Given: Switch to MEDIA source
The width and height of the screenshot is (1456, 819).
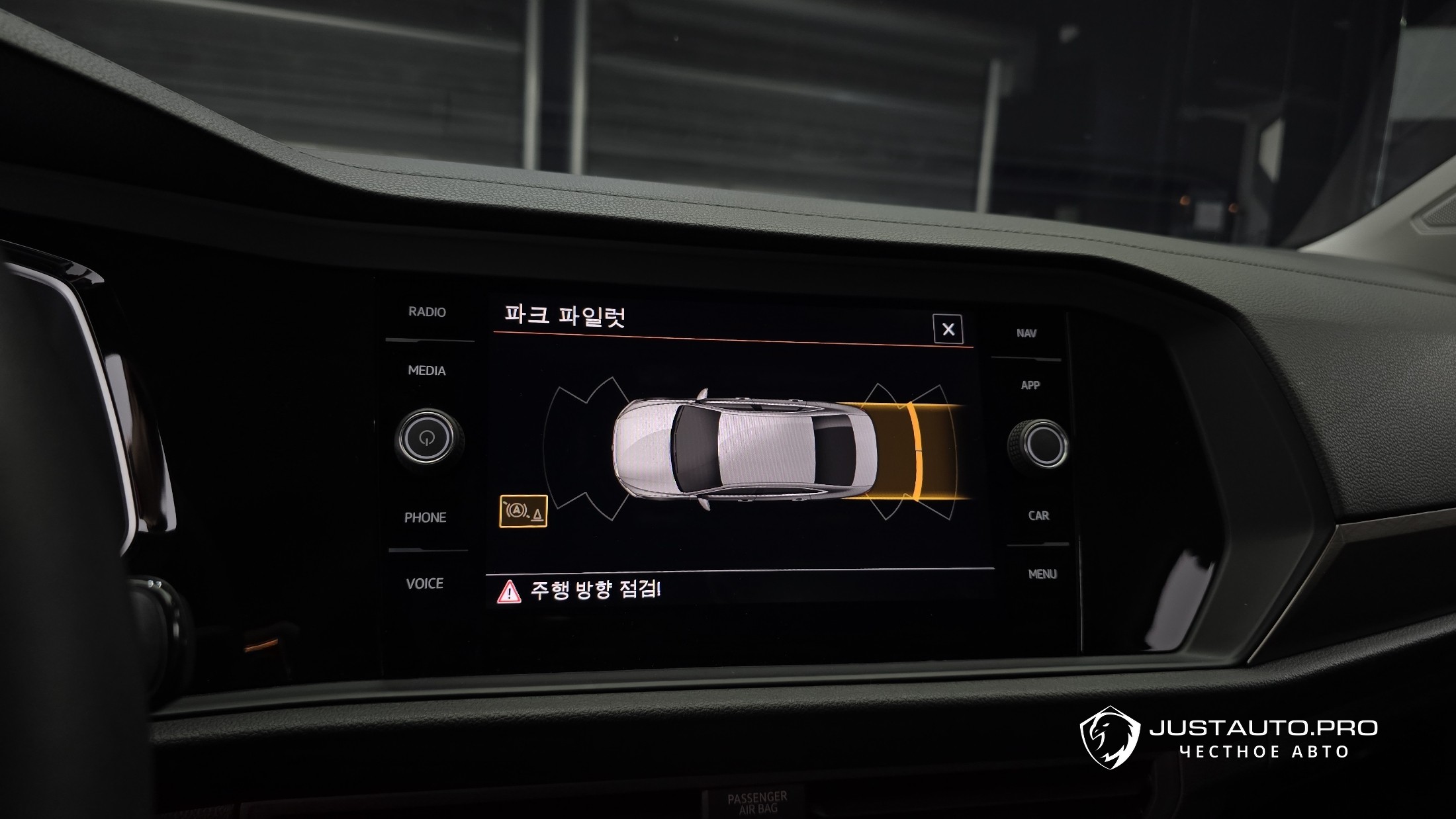Looking at the screenshot, I should pyautogui.click(x=427, y=370).
